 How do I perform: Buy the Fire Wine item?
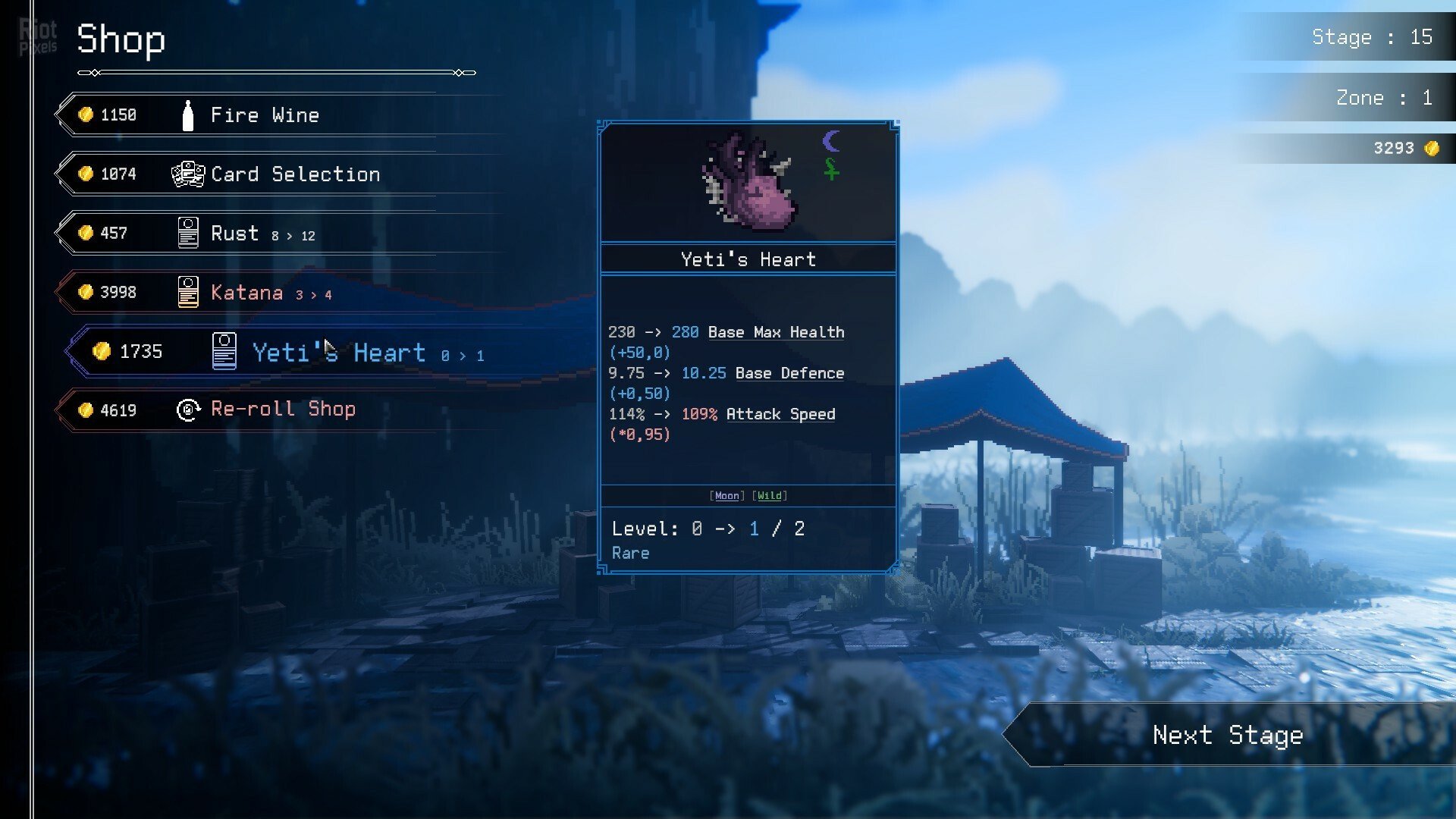(x=264, y=115)
